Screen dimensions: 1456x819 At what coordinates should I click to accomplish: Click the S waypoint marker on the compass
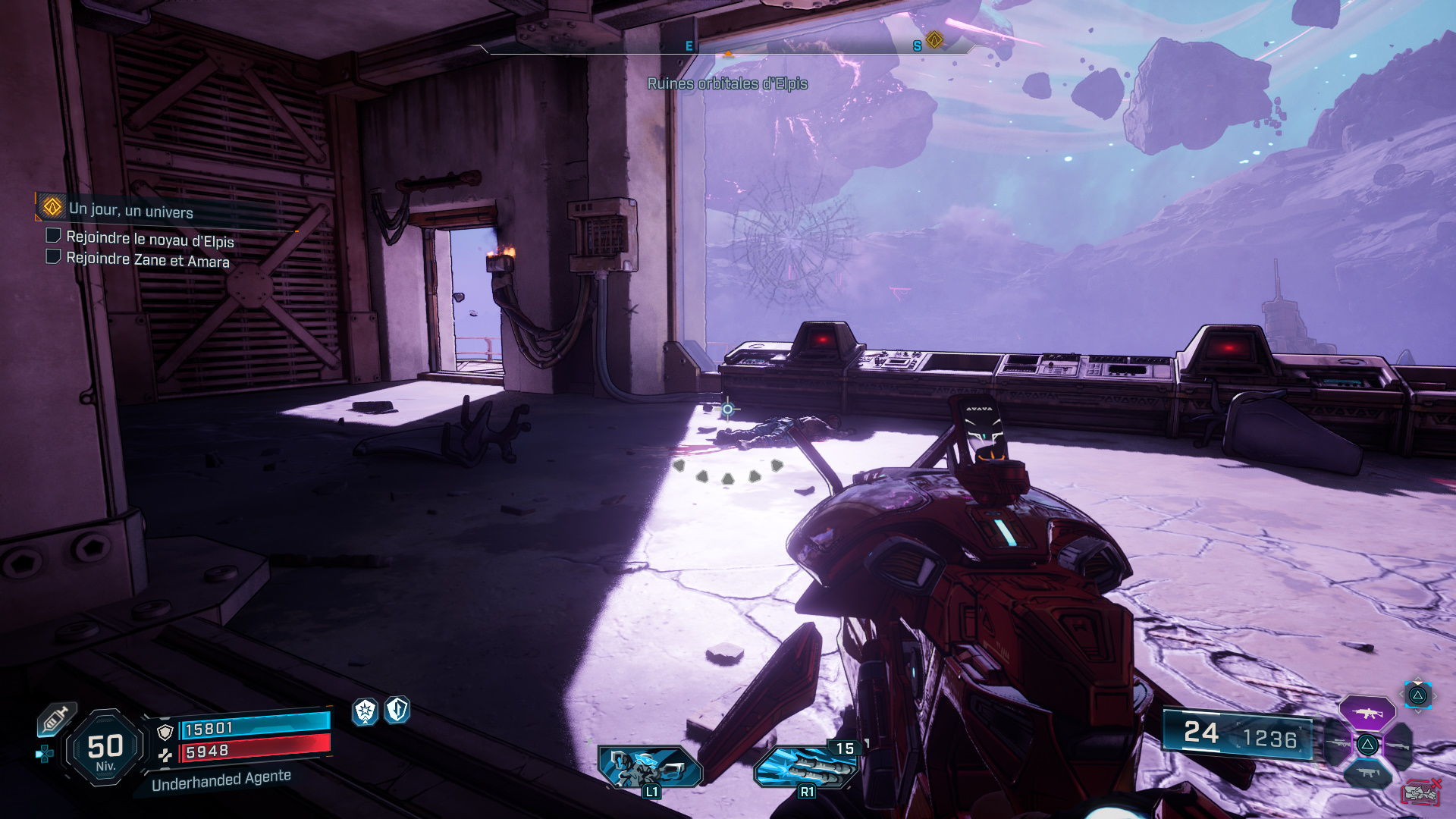coord(918,45)
